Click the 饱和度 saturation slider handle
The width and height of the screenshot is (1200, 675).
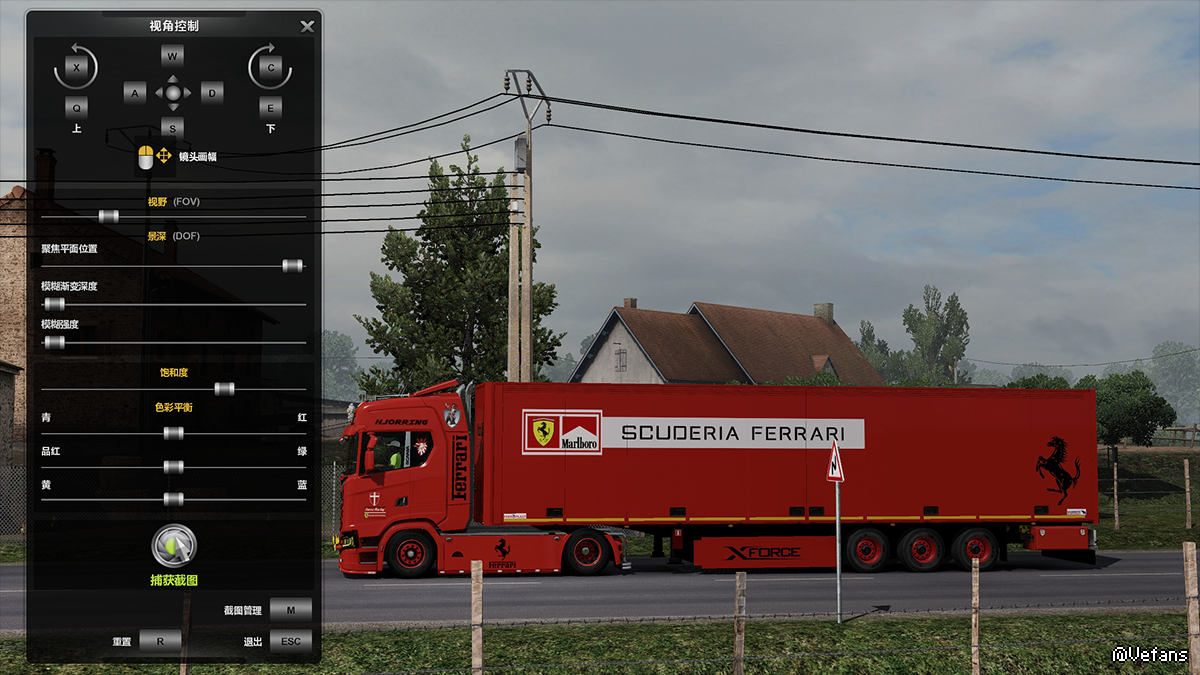click(224, 388)
